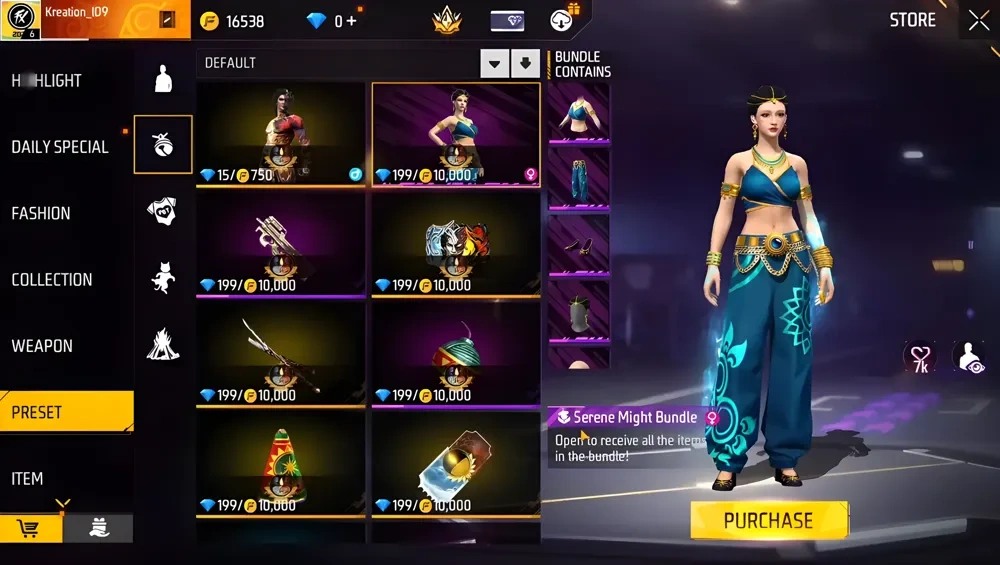Viewport: 1000px width, 565px height.
Task: Choose the red outfit bundle priced 15 diamonds
Action: click(281, 134)
